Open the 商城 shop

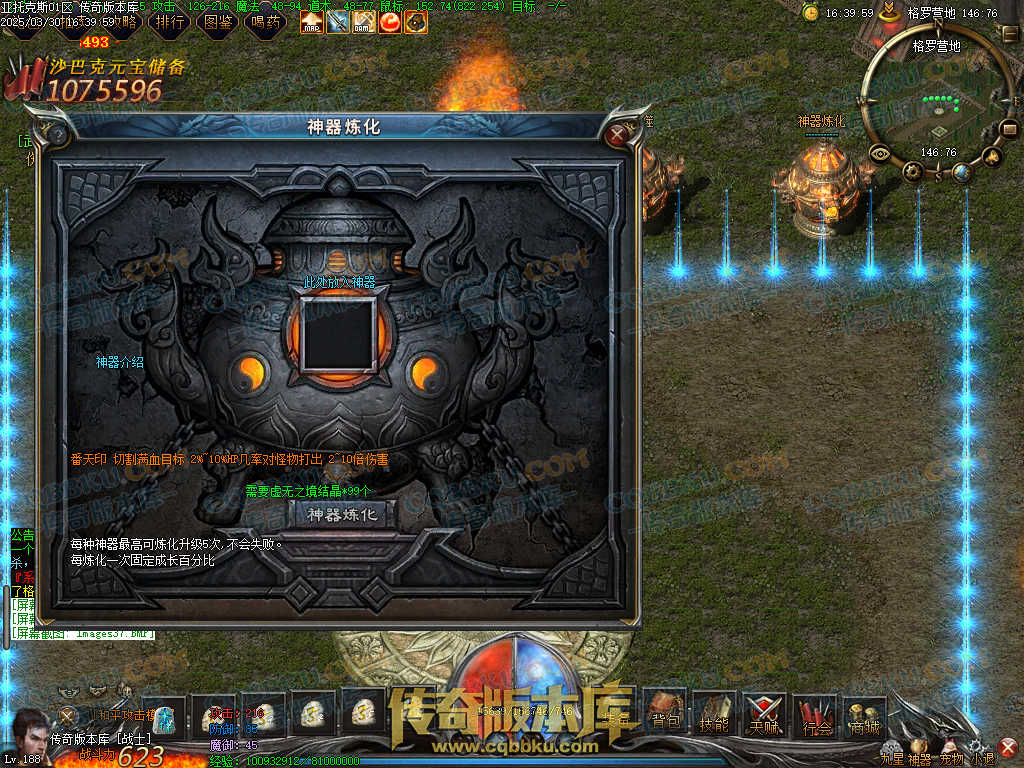(x=864, y=716)
